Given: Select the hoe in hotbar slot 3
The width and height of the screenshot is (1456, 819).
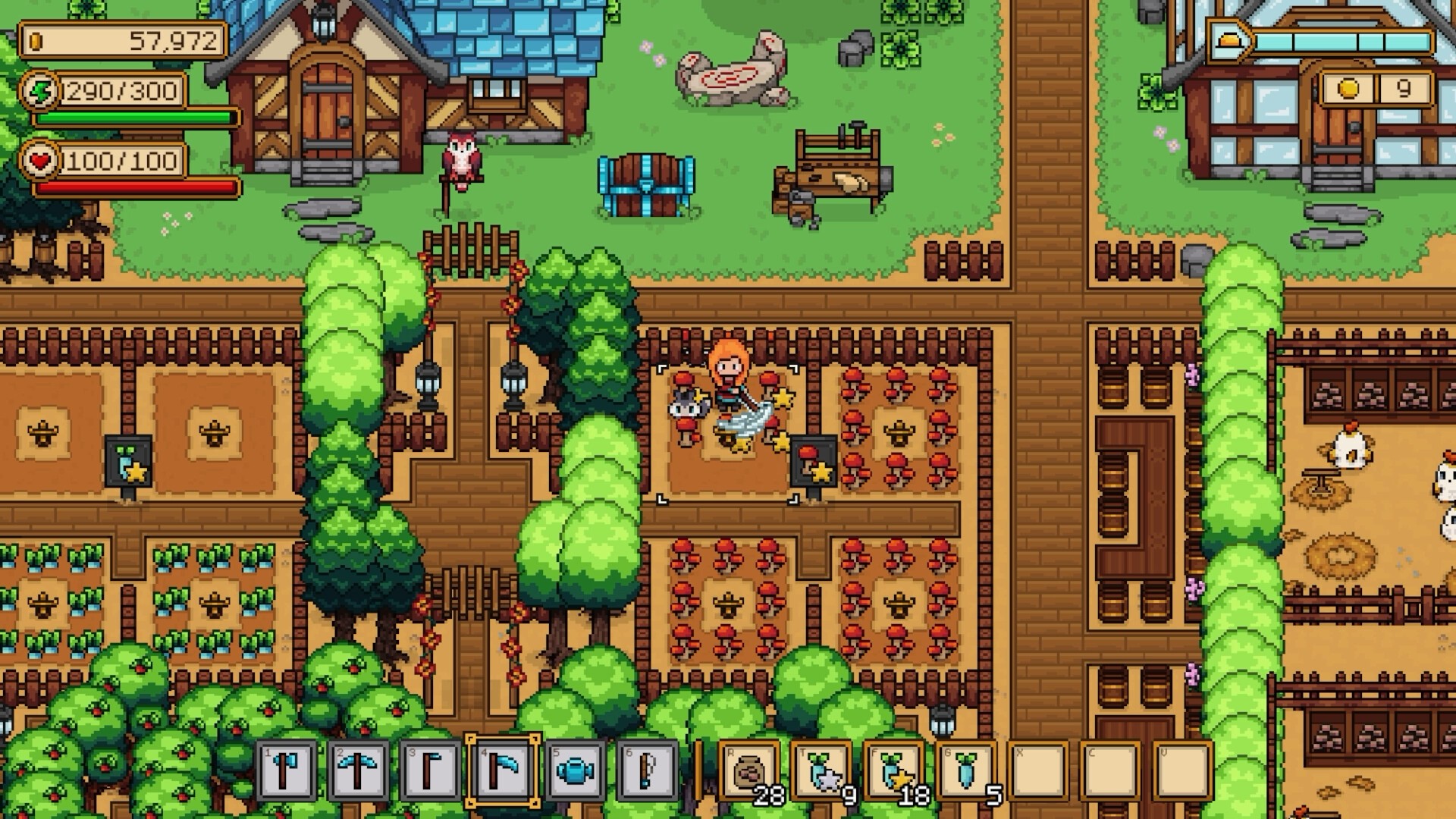Looking at the screenshot, I should tap(428, 771).
